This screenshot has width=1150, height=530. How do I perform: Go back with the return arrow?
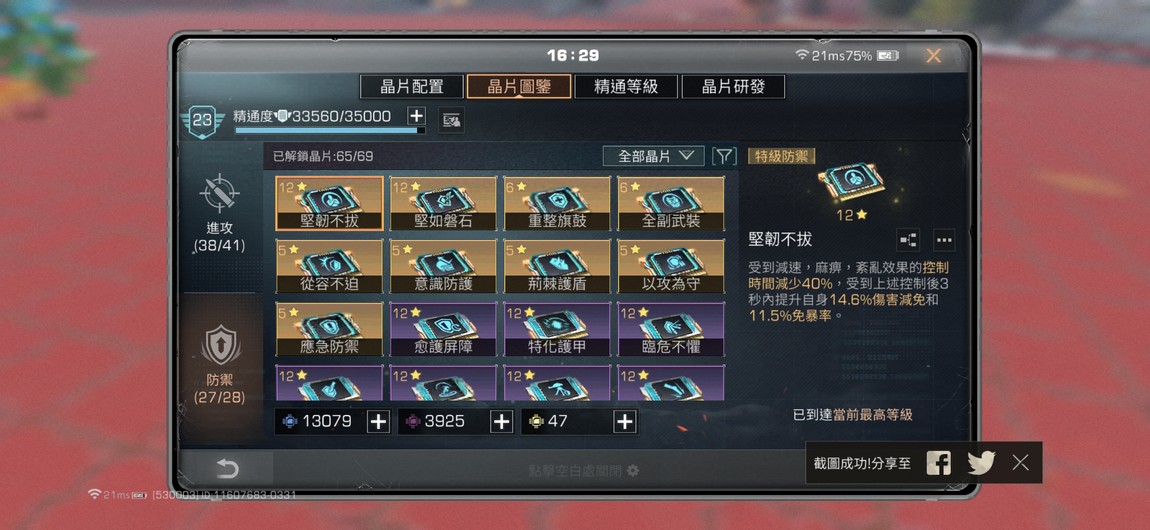[x=228, y=469]
